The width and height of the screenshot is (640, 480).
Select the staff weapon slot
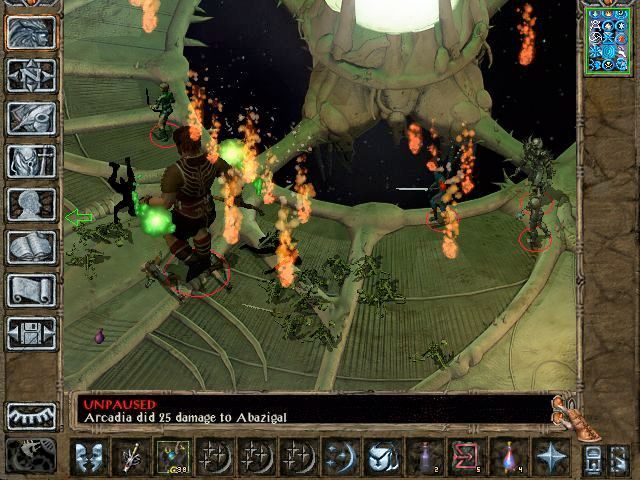[130, 457]
